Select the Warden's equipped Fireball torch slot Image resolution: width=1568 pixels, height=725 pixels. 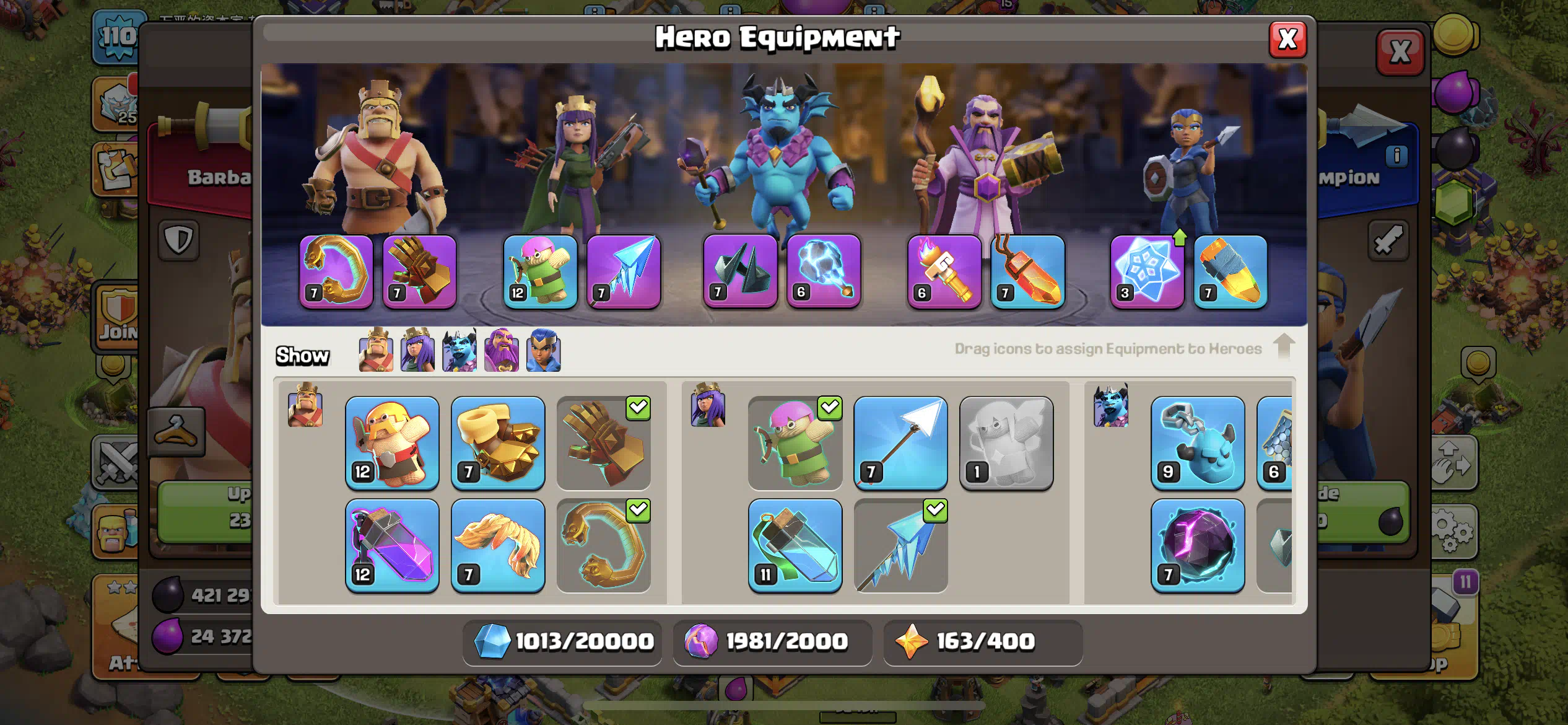click(x=944, y=271)
